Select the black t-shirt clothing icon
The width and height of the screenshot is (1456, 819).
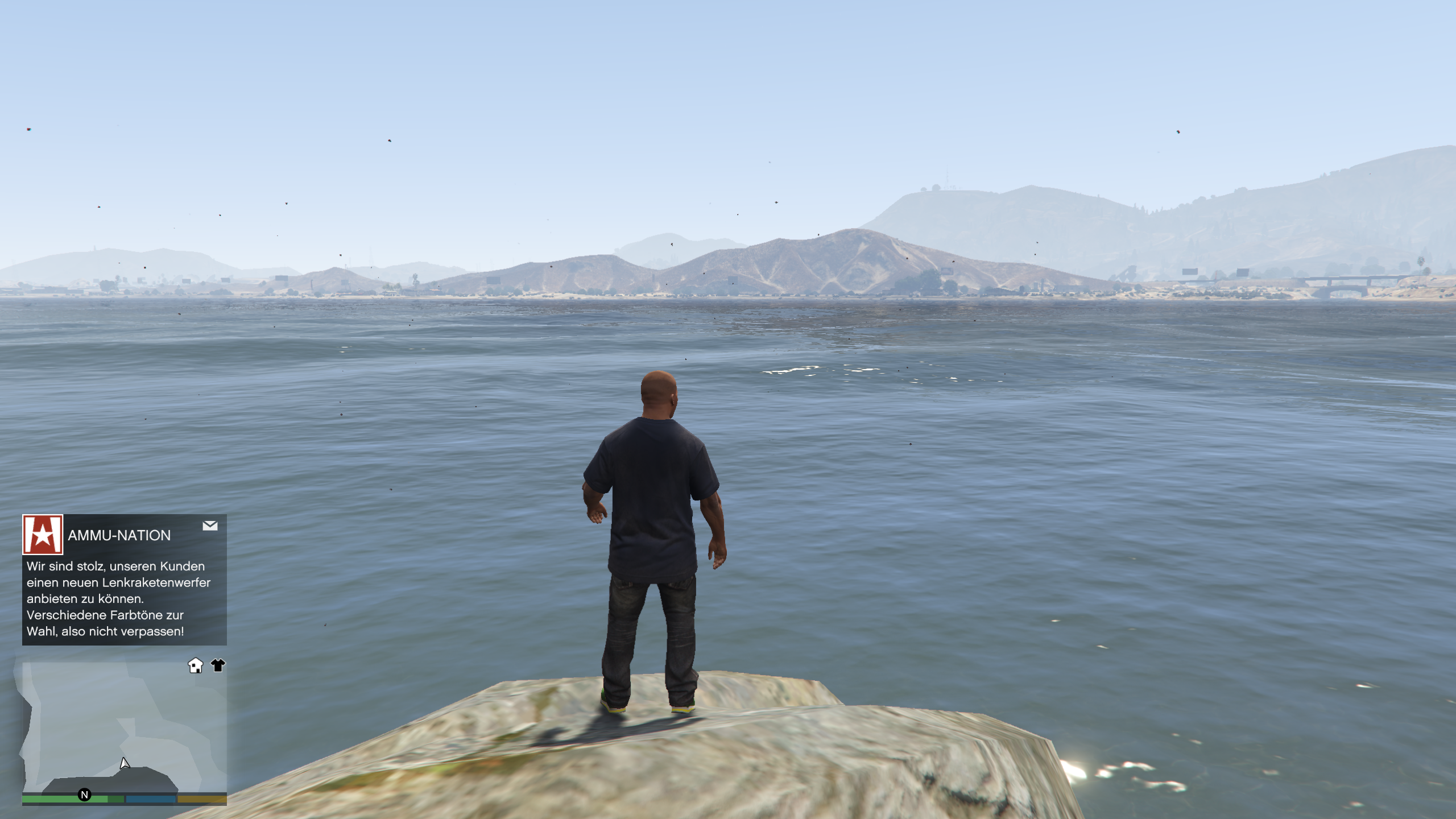(219, 665)
